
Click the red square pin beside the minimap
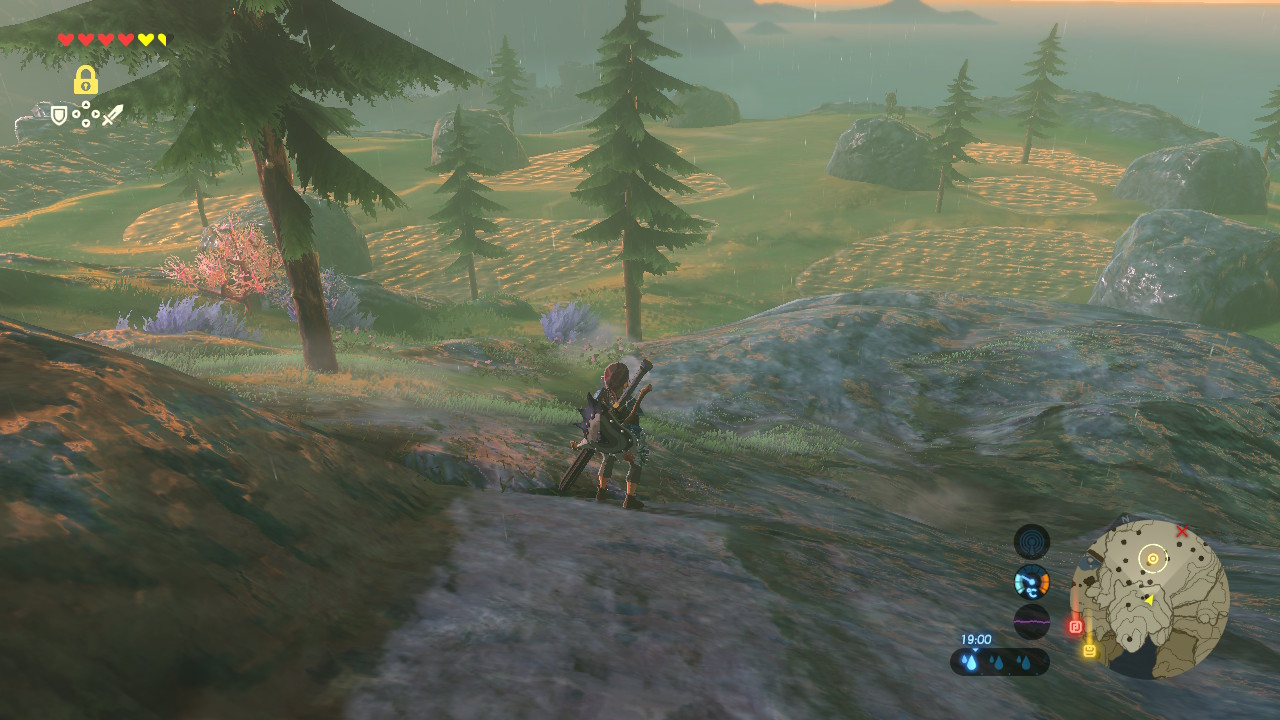point(1076,627)
